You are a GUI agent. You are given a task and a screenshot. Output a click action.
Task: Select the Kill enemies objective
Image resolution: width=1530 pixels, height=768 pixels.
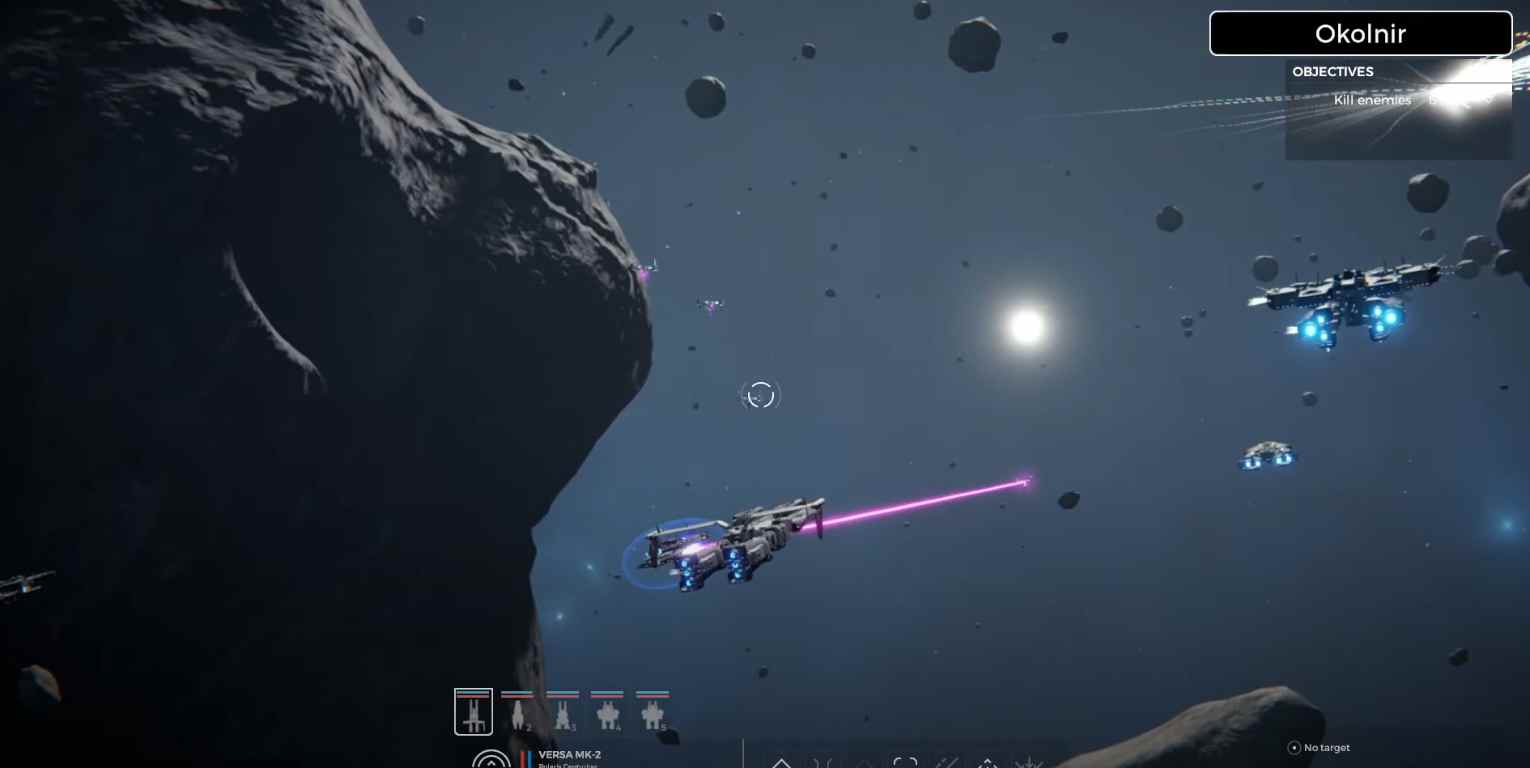click(1372, 100)
